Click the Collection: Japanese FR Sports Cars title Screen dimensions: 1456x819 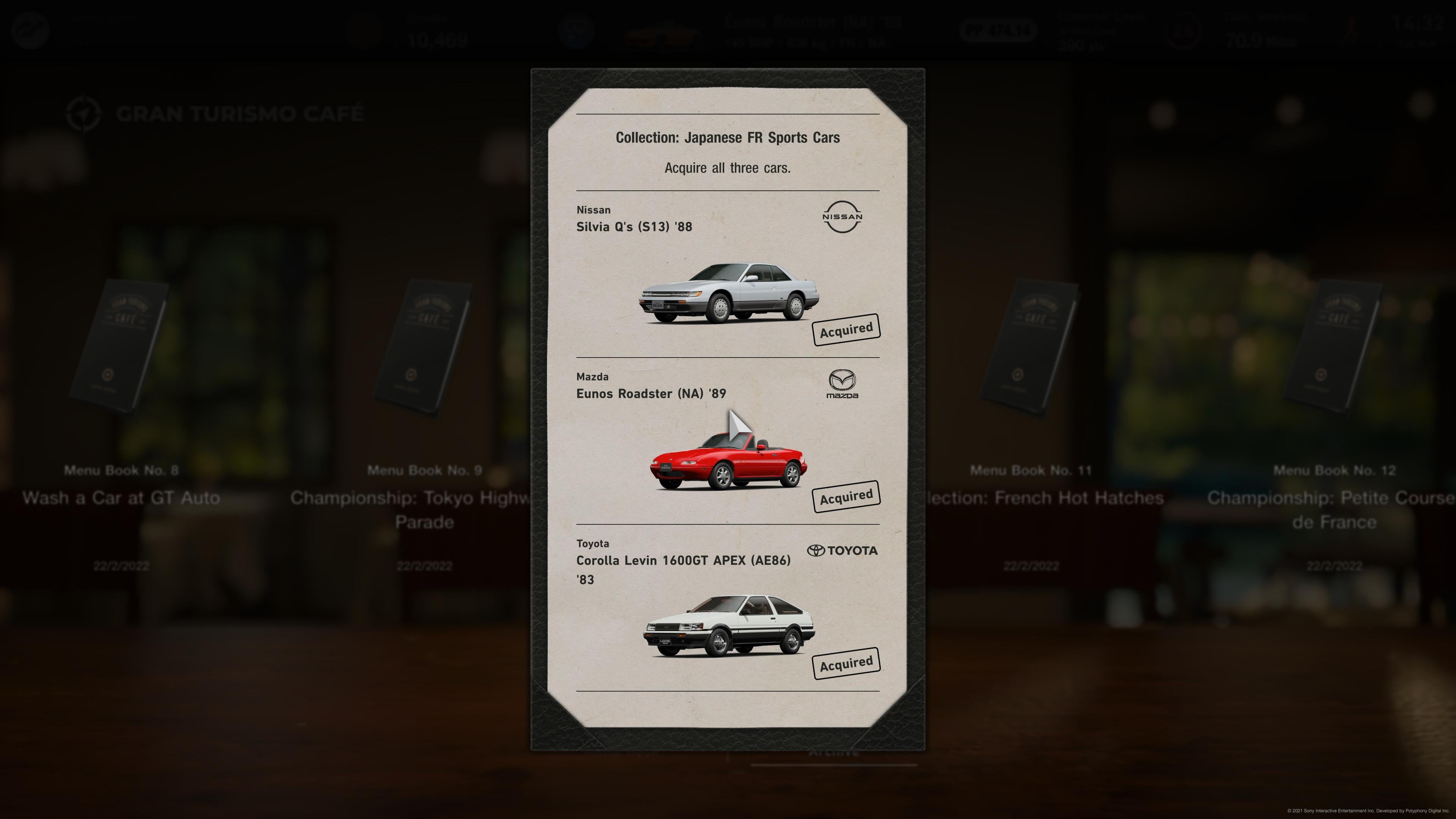tap(728, 137)
